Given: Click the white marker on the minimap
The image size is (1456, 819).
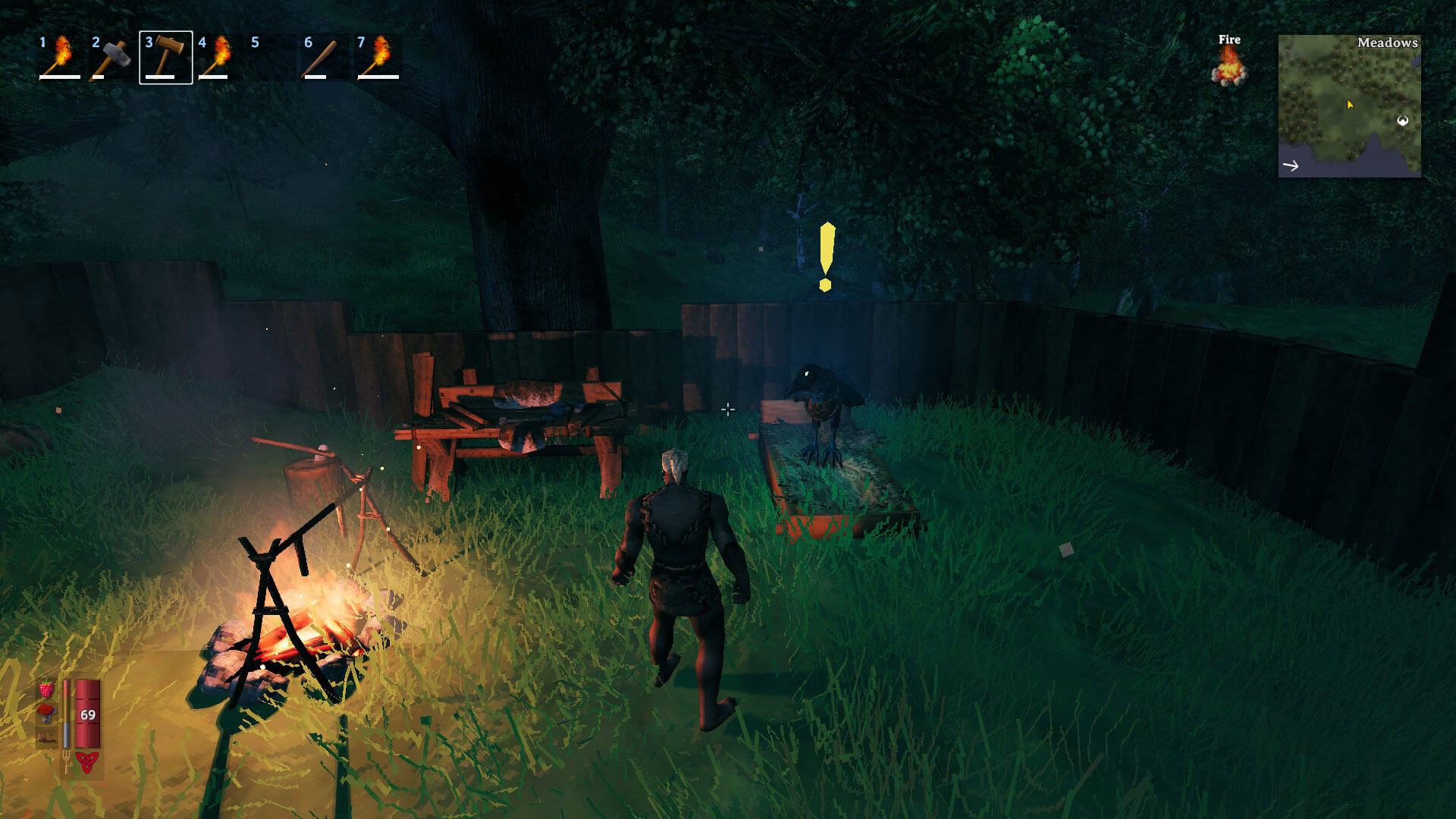Looking at the screenshot, I should 1403,121.
